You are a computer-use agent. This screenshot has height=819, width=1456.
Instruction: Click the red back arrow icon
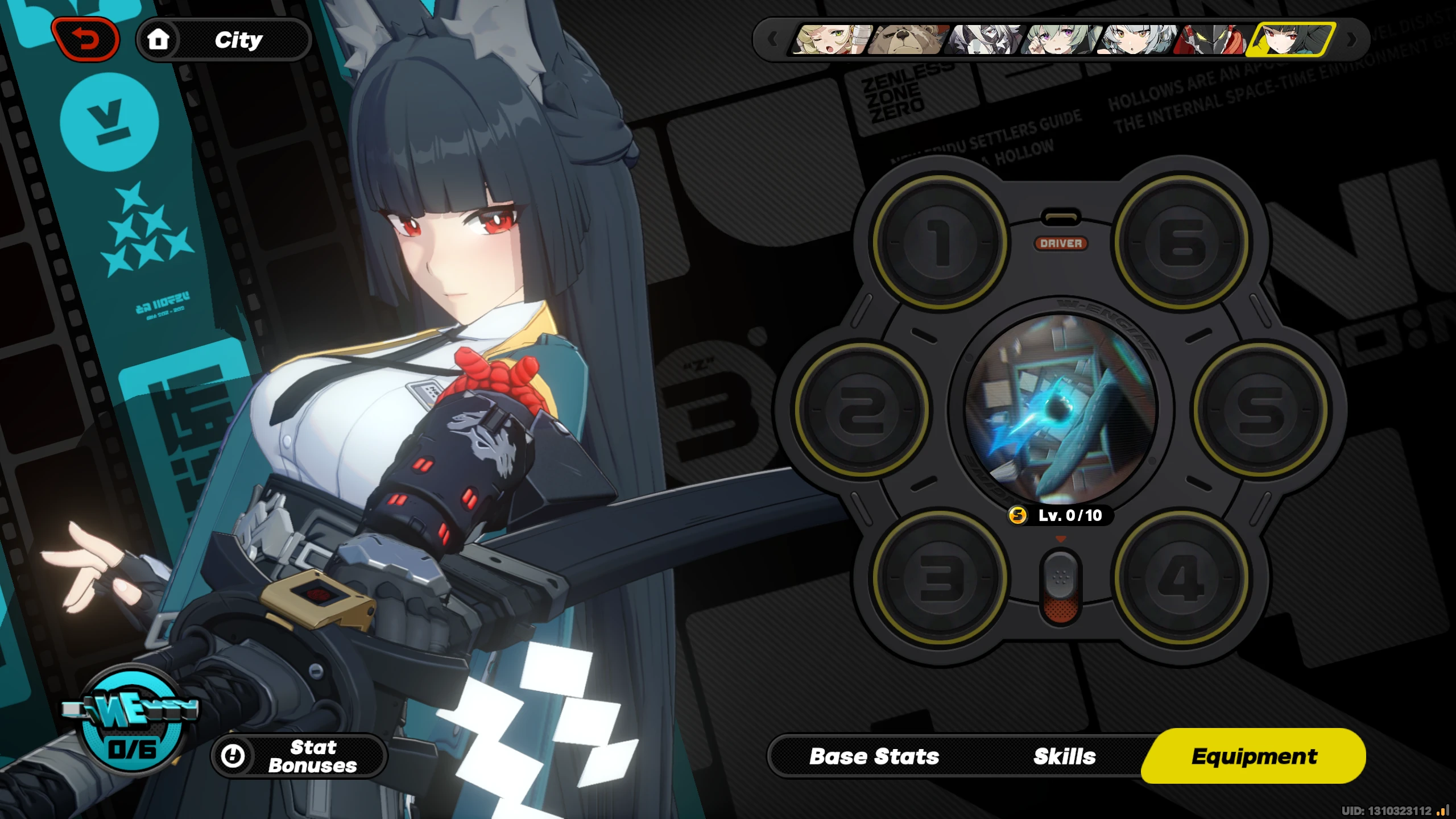pos(86,39)
